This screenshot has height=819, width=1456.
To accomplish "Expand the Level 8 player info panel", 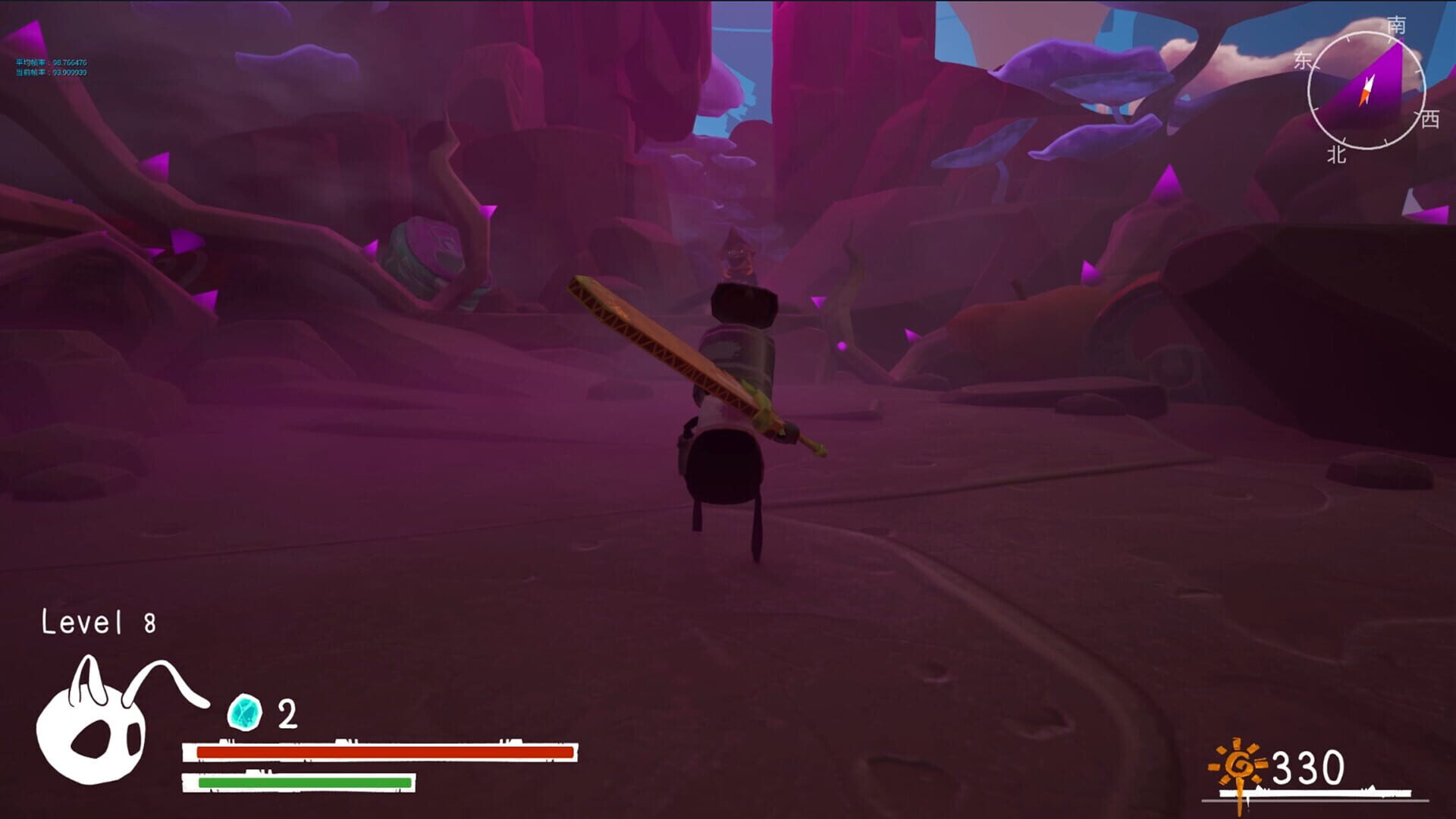I will 97,622.
